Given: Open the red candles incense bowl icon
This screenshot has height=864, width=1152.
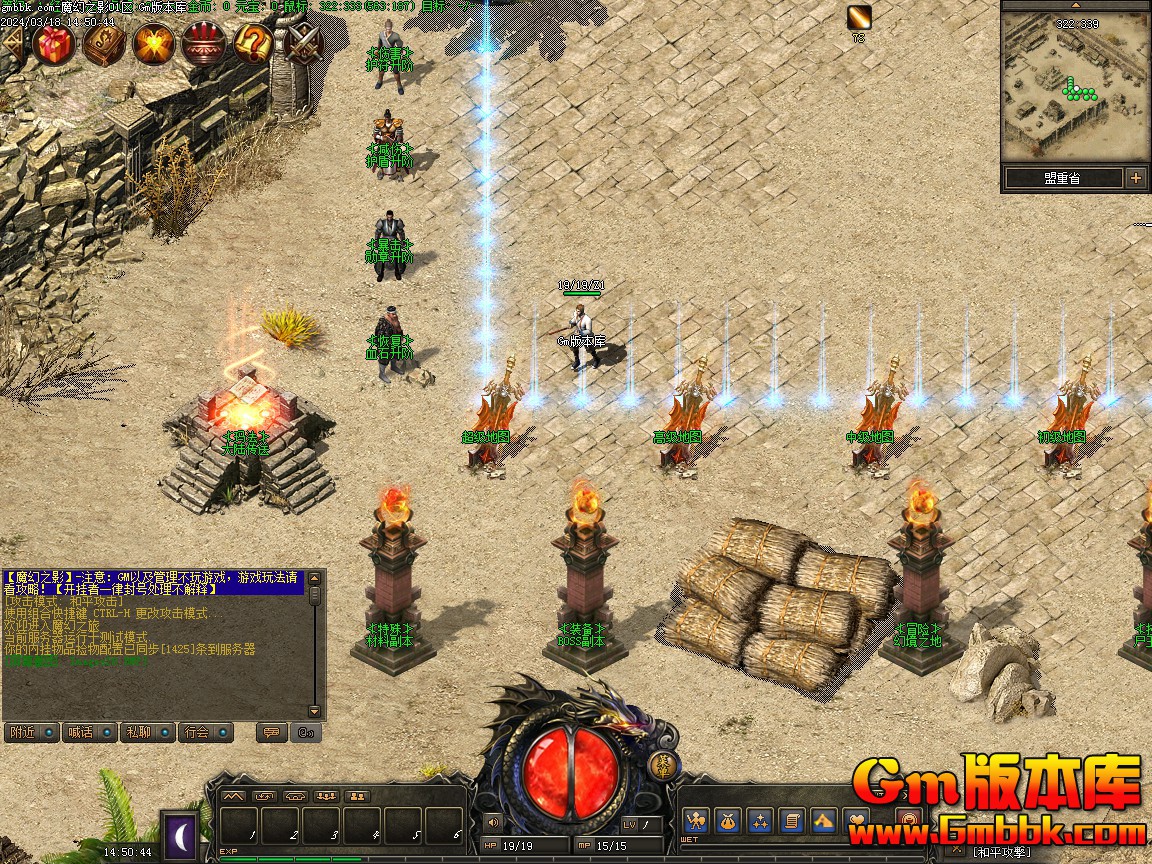Looking at the screenshot, I should click(x=204, y=44).
